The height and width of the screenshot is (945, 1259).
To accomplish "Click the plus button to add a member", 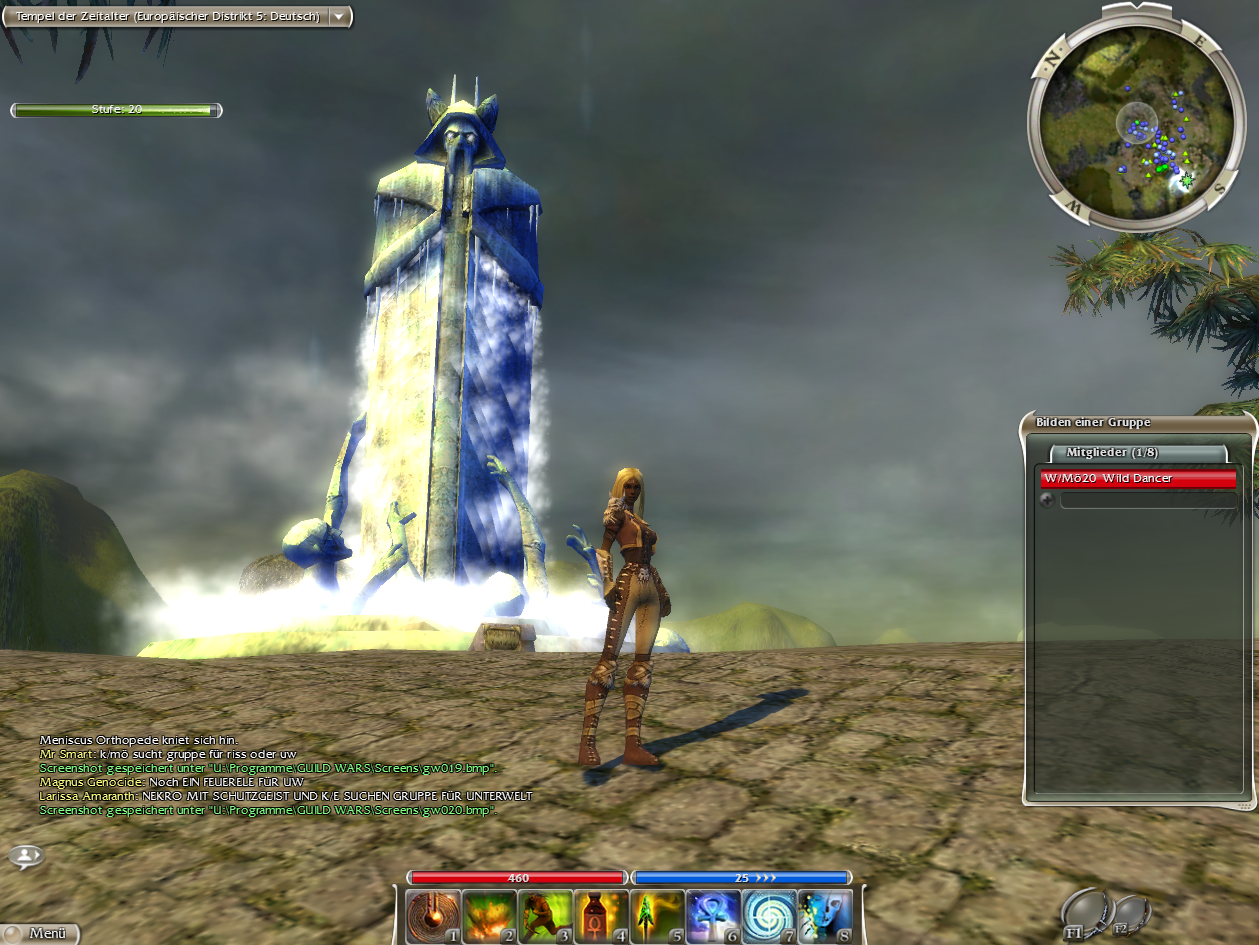I will [1047, 500].
